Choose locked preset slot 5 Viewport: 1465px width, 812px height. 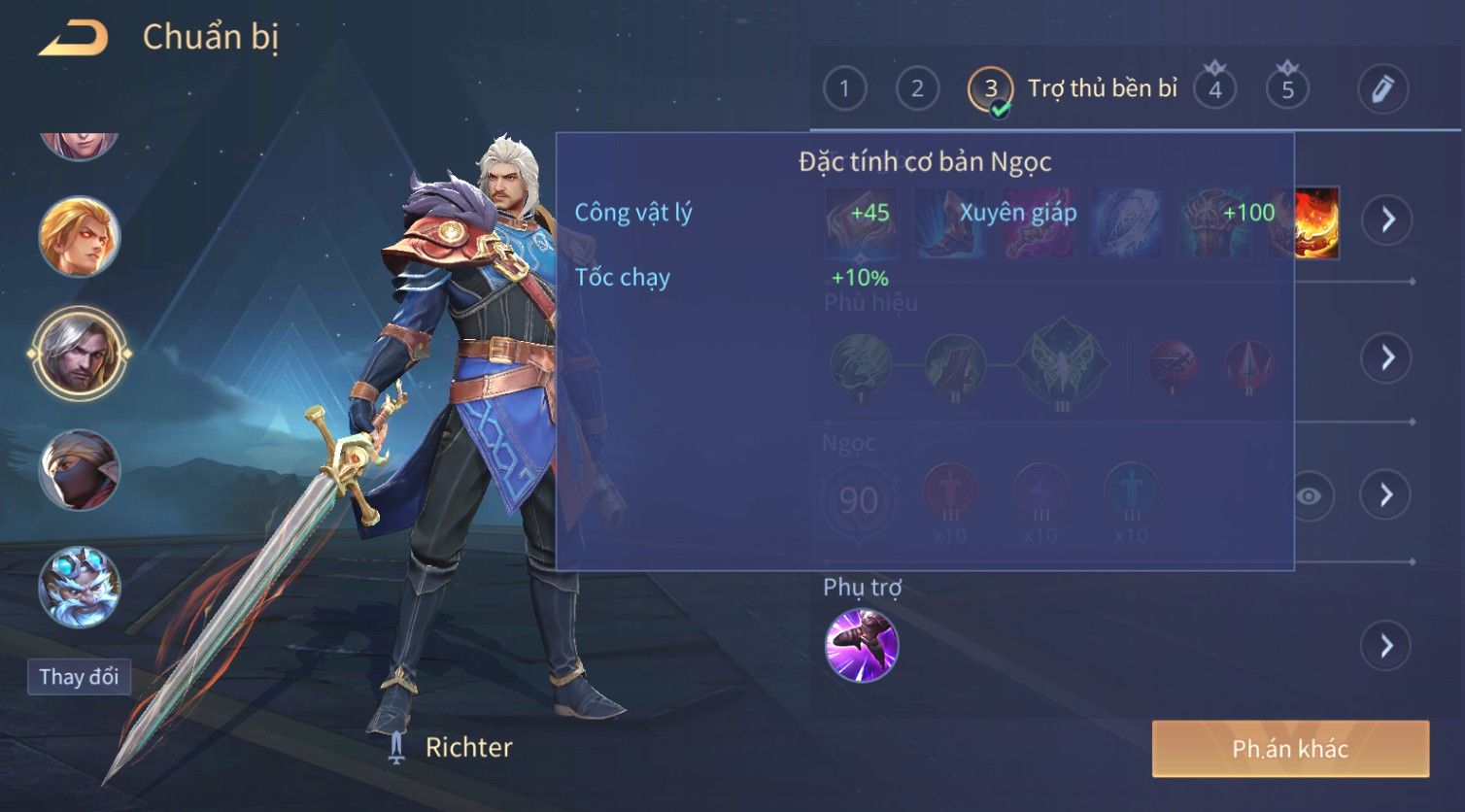pos(1287,89)
